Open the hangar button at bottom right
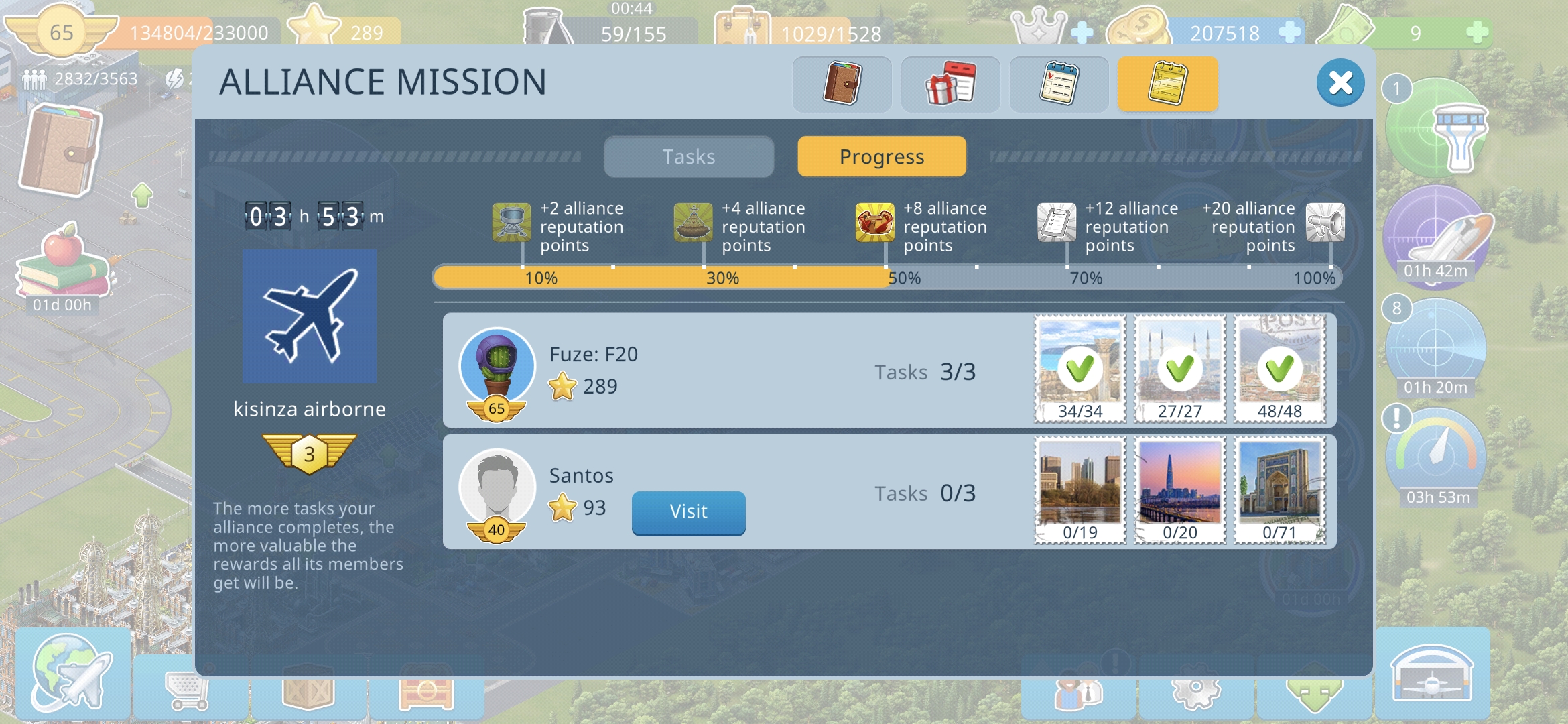 1432,674
